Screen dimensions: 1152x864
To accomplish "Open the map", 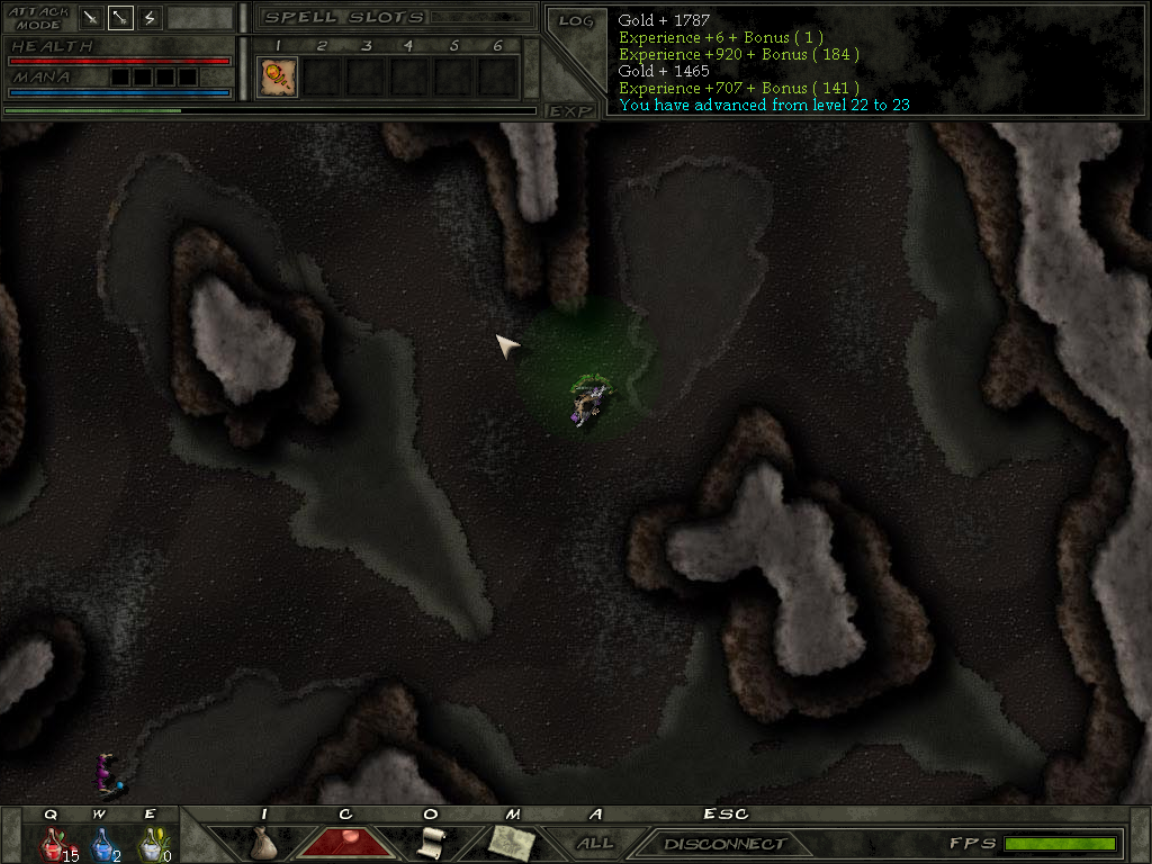I will pos(512,843).
